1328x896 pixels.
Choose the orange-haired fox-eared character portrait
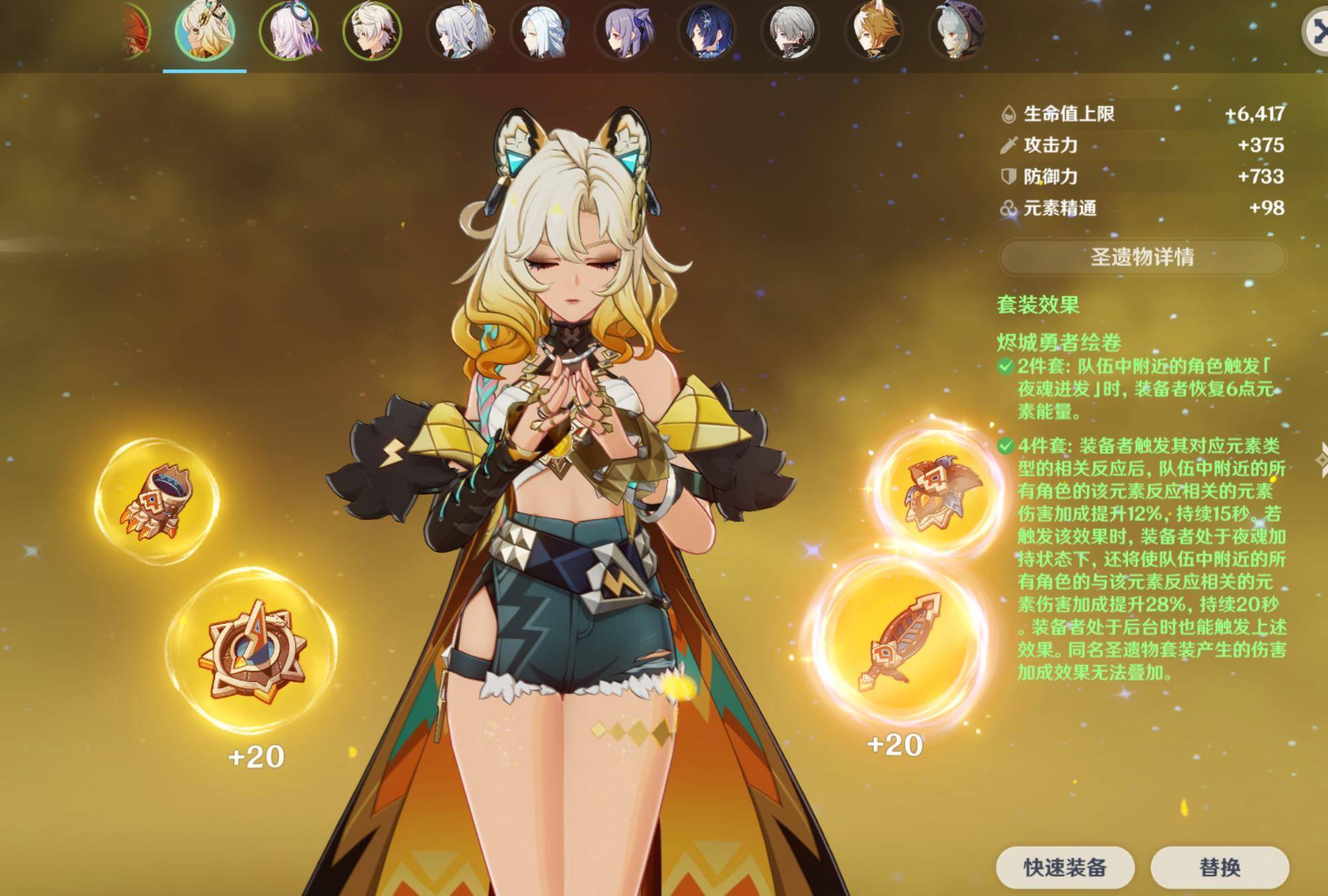coord(874,31)
